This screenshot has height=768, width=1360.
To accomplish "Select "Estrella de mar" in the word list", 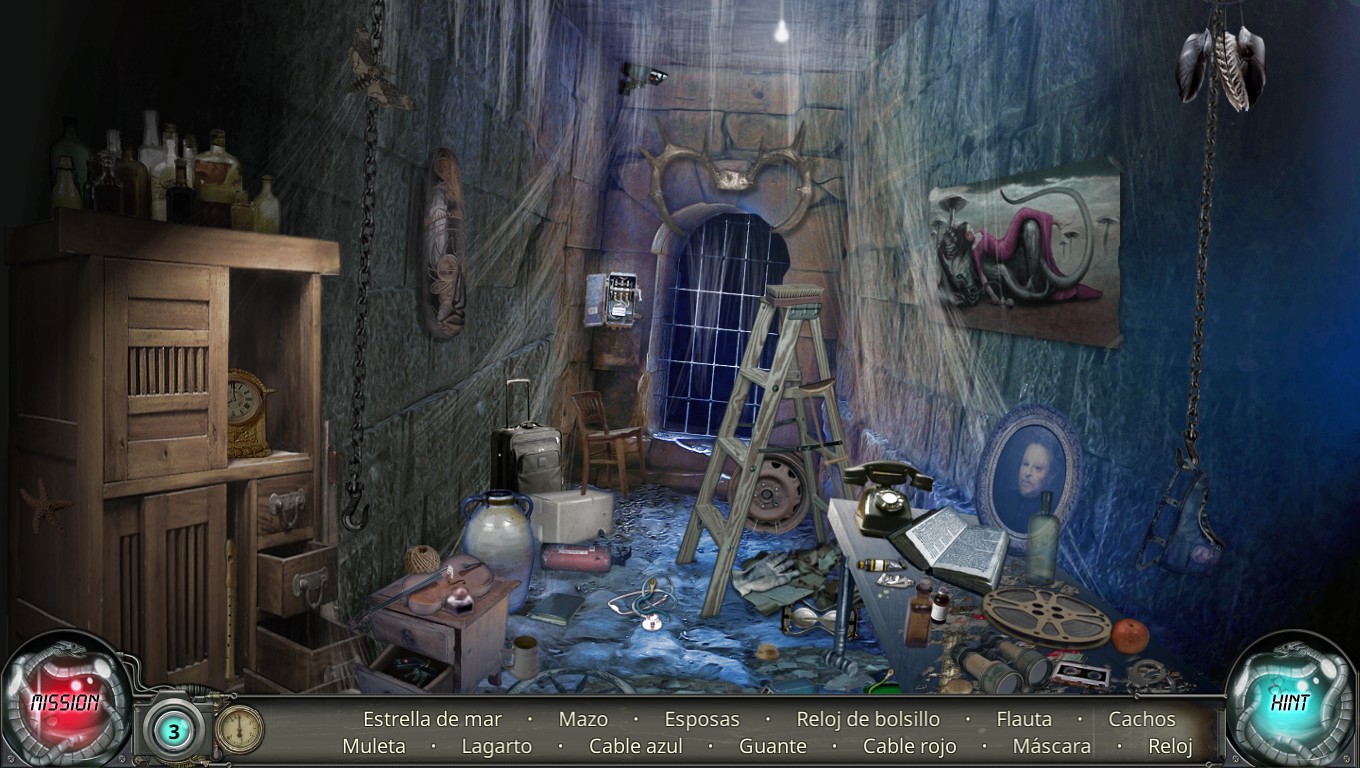I will 430,719.
